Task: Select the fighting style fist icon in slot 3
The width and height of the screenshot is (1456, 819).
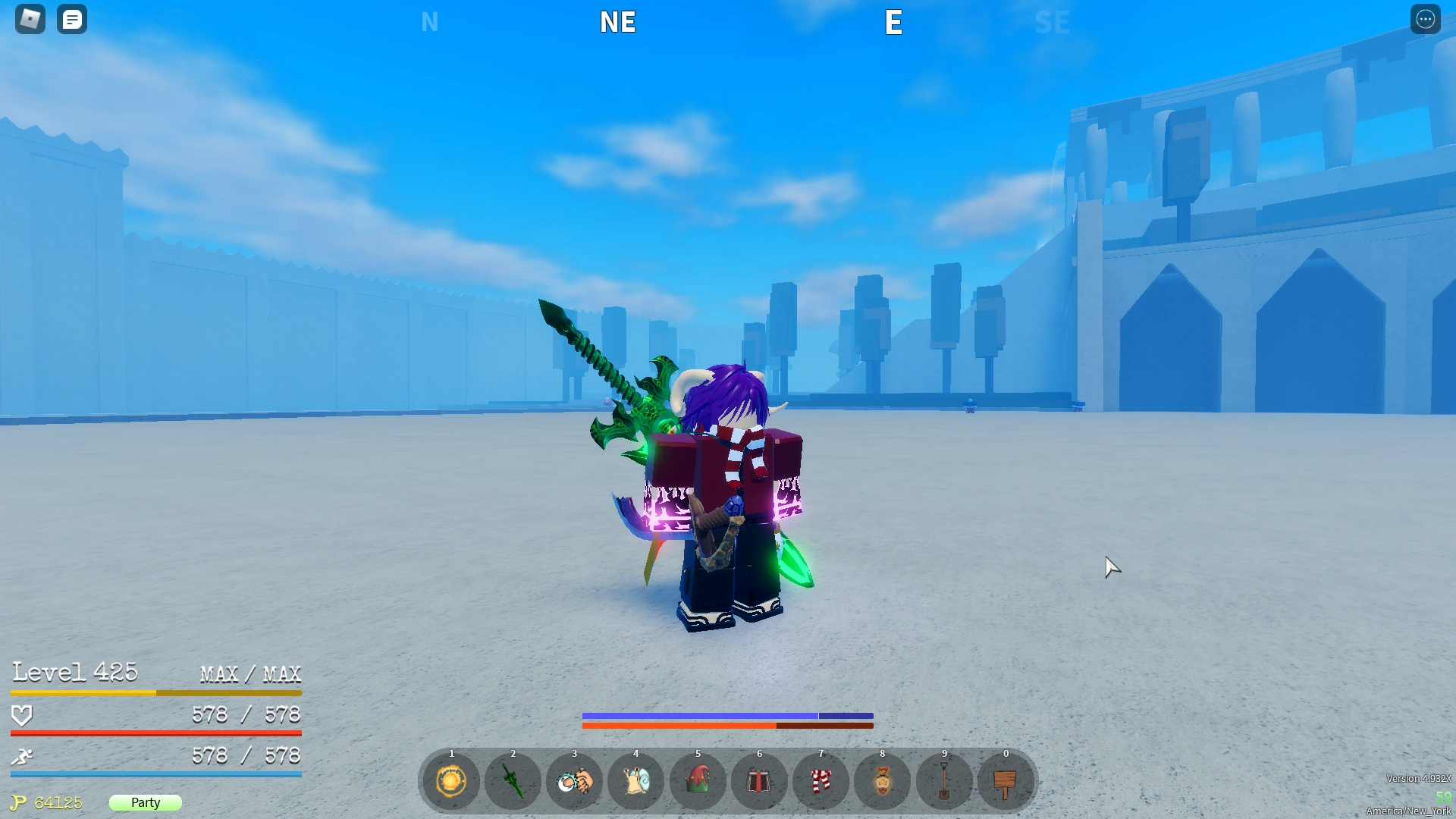Action: (574, 781)
